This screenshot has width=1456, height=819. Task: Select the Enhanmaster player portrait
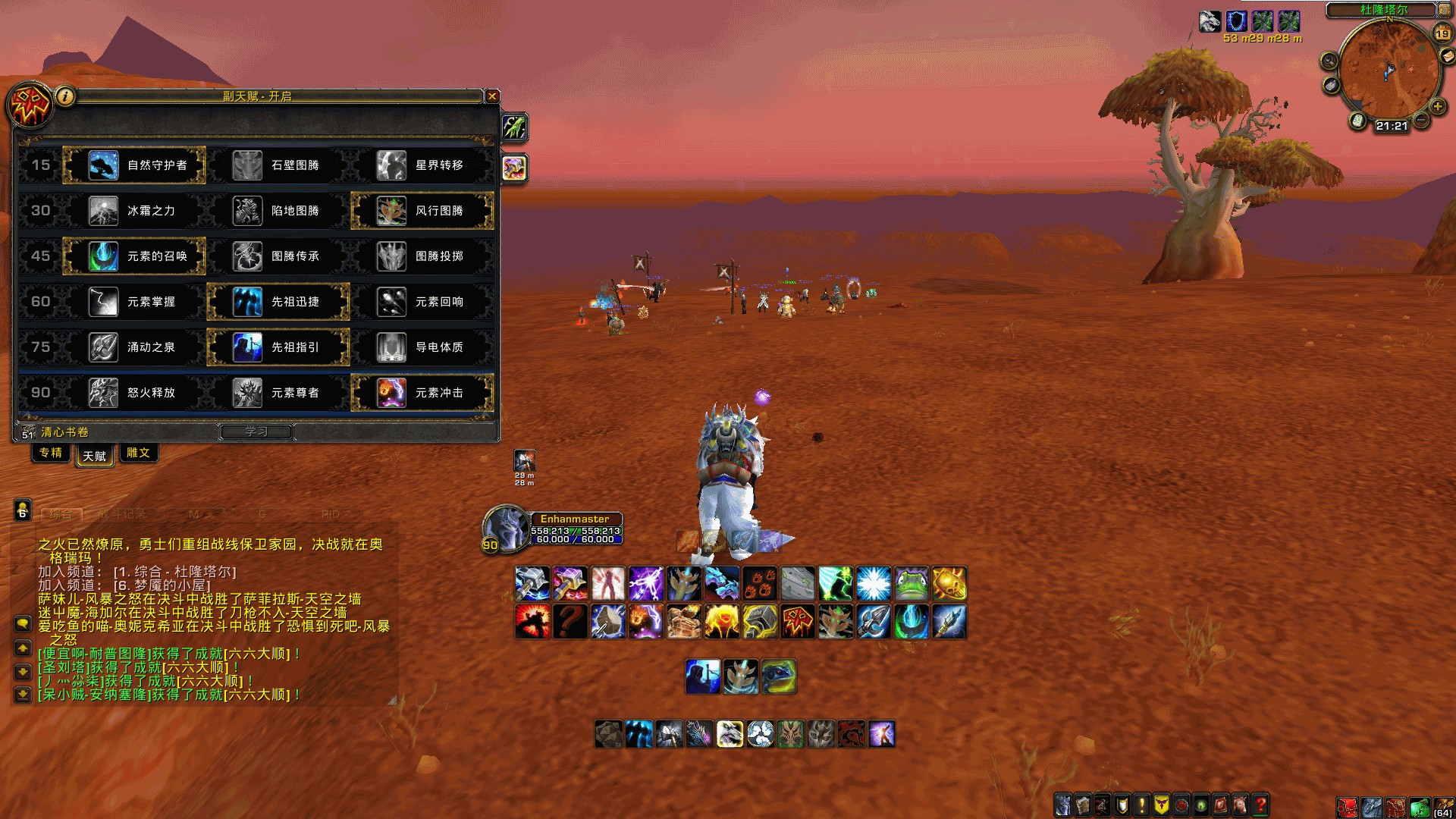(x=506, y=528)
